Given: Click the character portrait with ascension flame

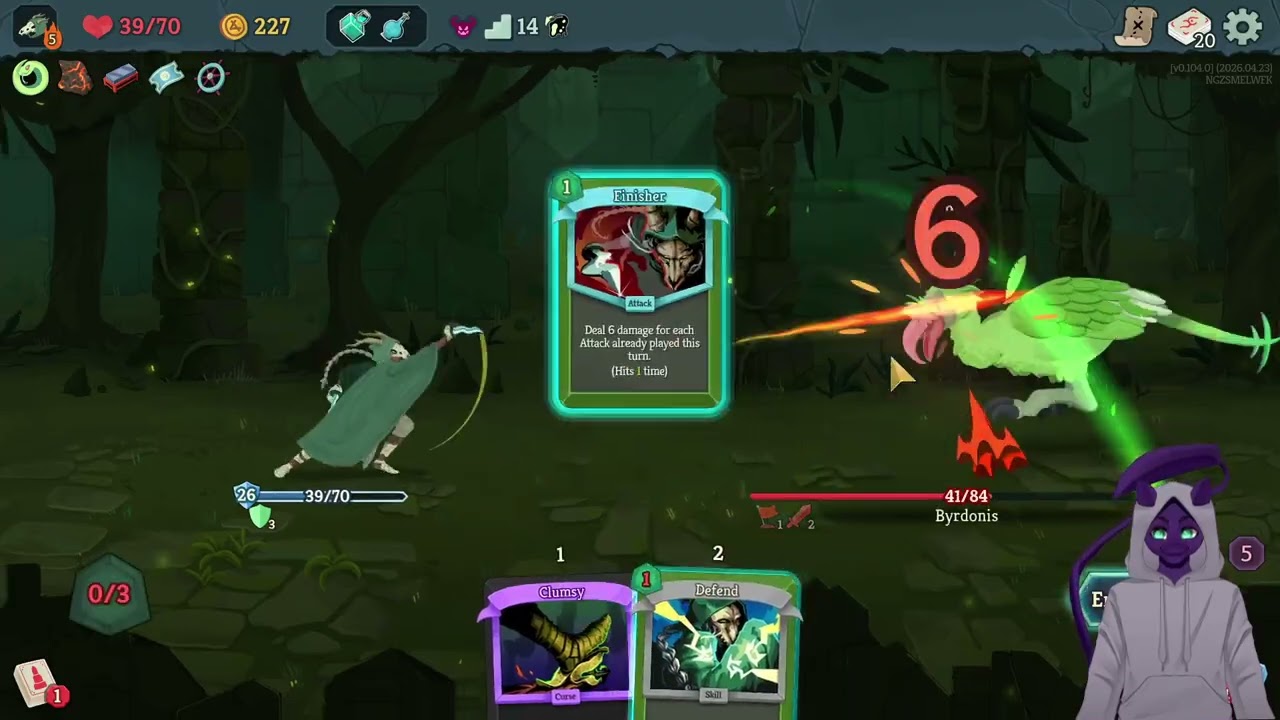Looking at the screenshot, I should (x=36, y=27).
